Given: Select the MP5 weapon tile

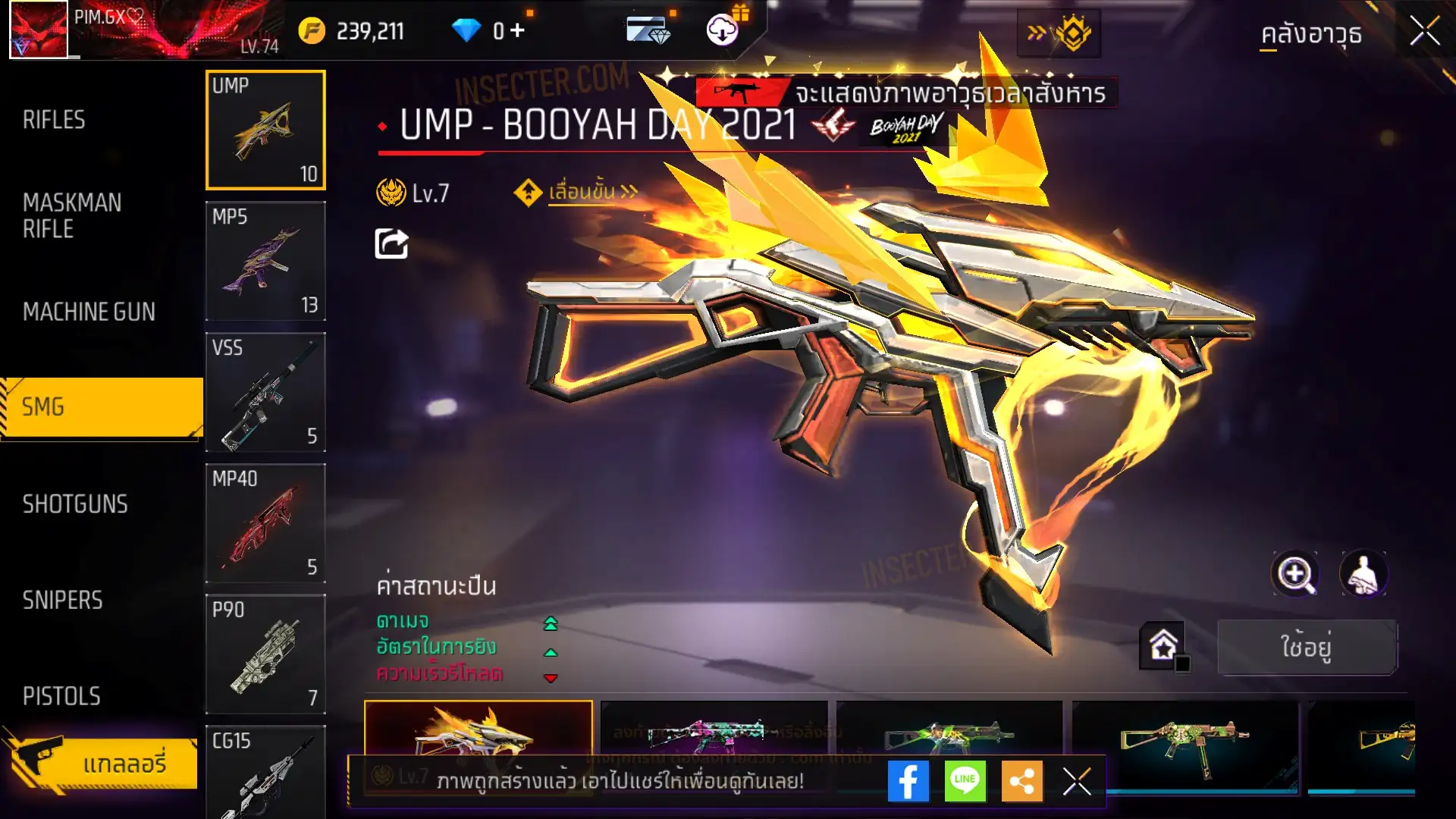Looking at the screenshot, I should (265, 261).
